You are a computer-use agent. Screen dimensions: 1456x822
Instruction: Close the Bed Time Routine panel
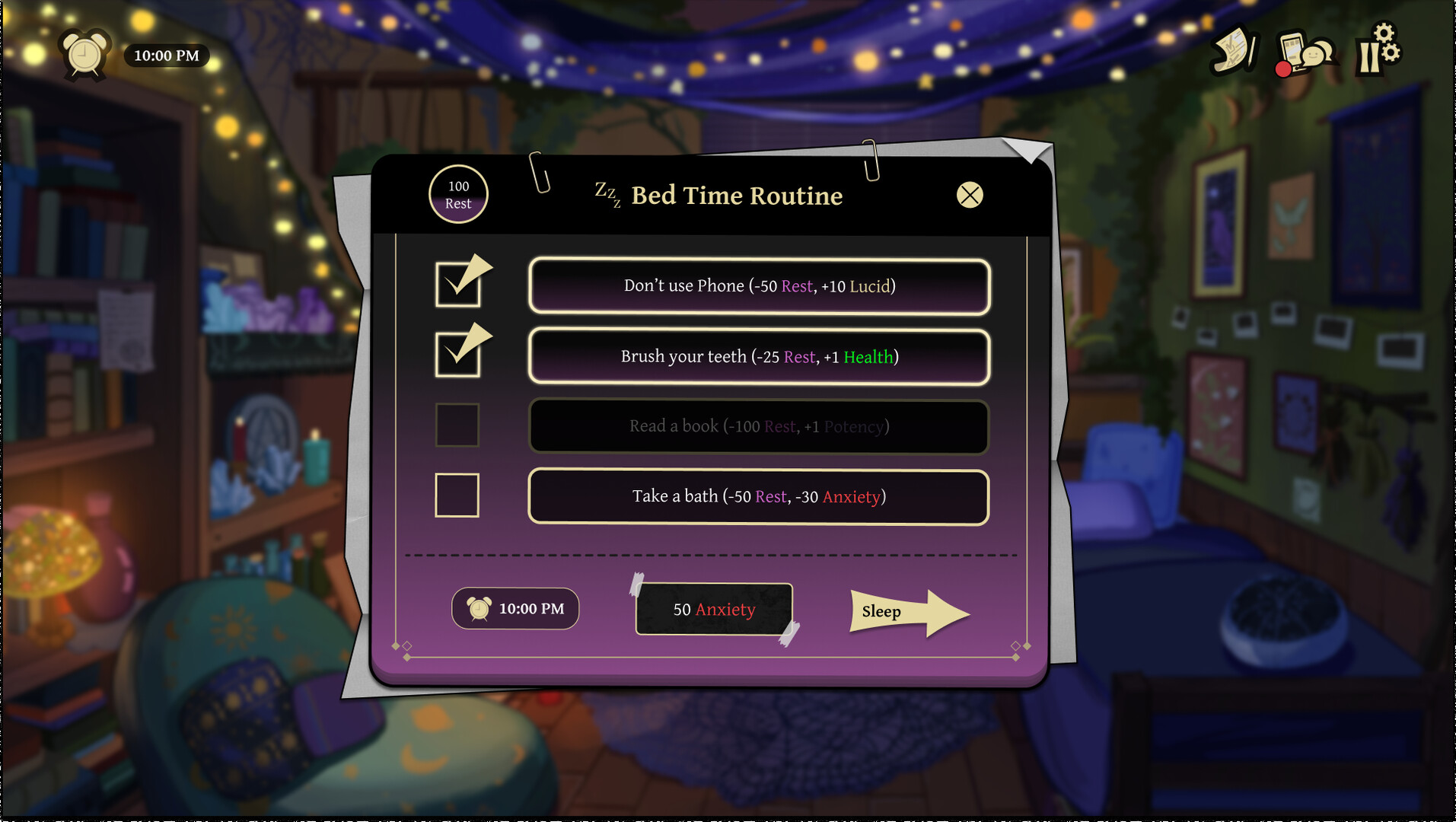pyautogui.click(x=969, y=195)
